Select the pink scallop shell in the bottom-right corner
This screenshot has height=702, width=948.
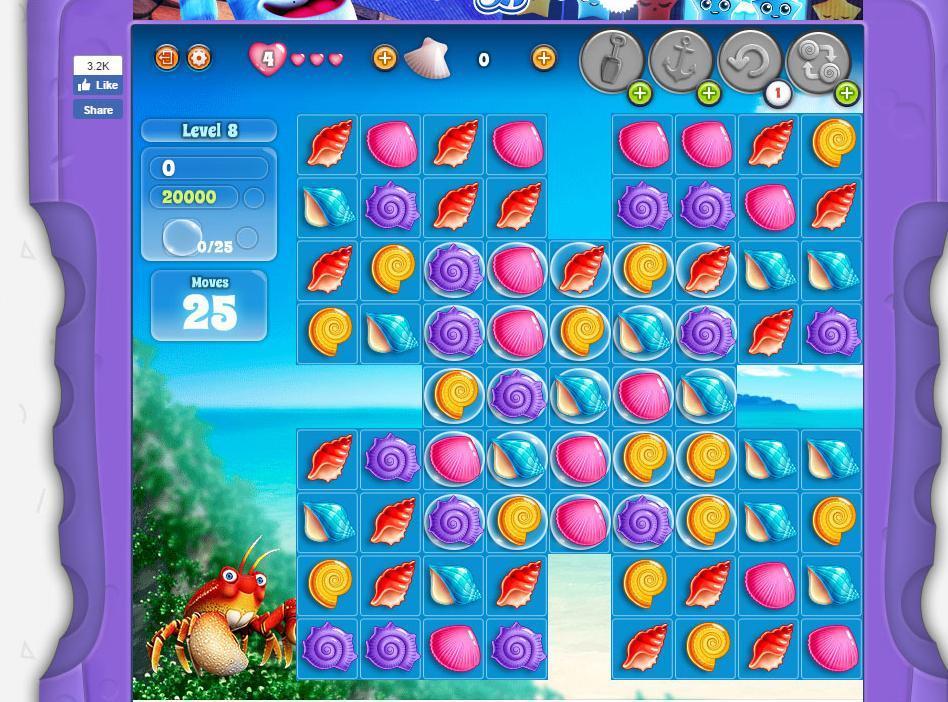(832, 648)
